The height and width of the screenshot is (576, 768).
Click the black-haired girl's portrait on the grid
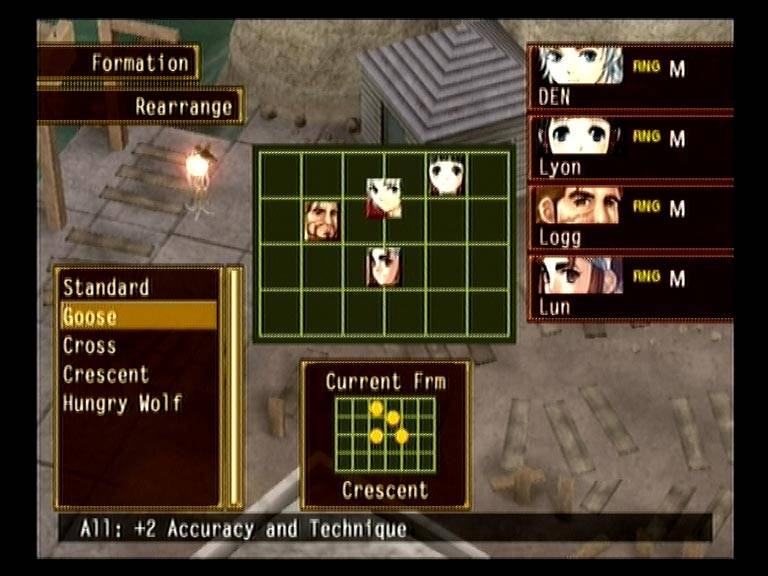point(446,175)
